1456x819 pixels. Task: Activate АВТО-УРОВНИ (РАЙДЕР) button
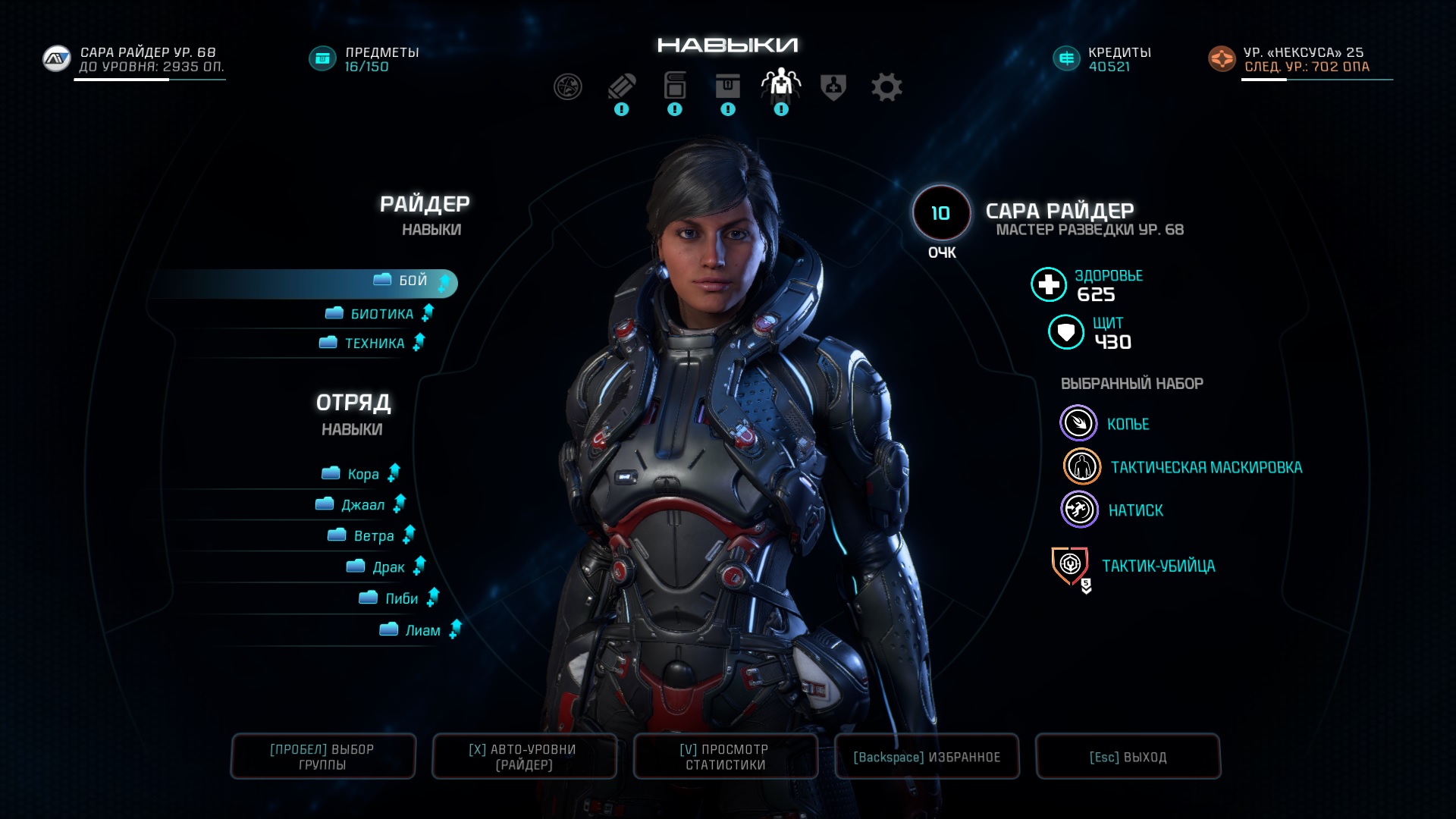tap(524, 757)
